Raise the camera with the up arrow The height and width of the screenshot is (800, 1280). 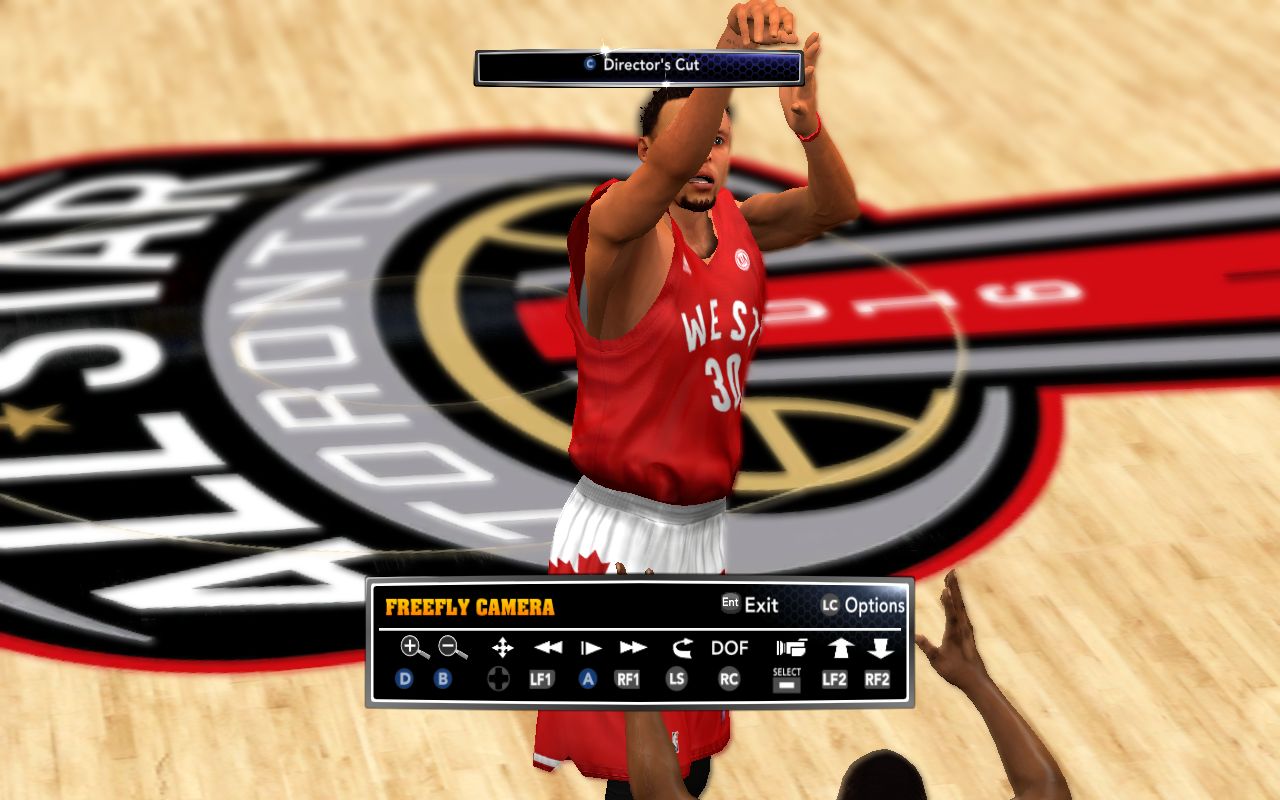pyautogui.click(x=839, y=648)
